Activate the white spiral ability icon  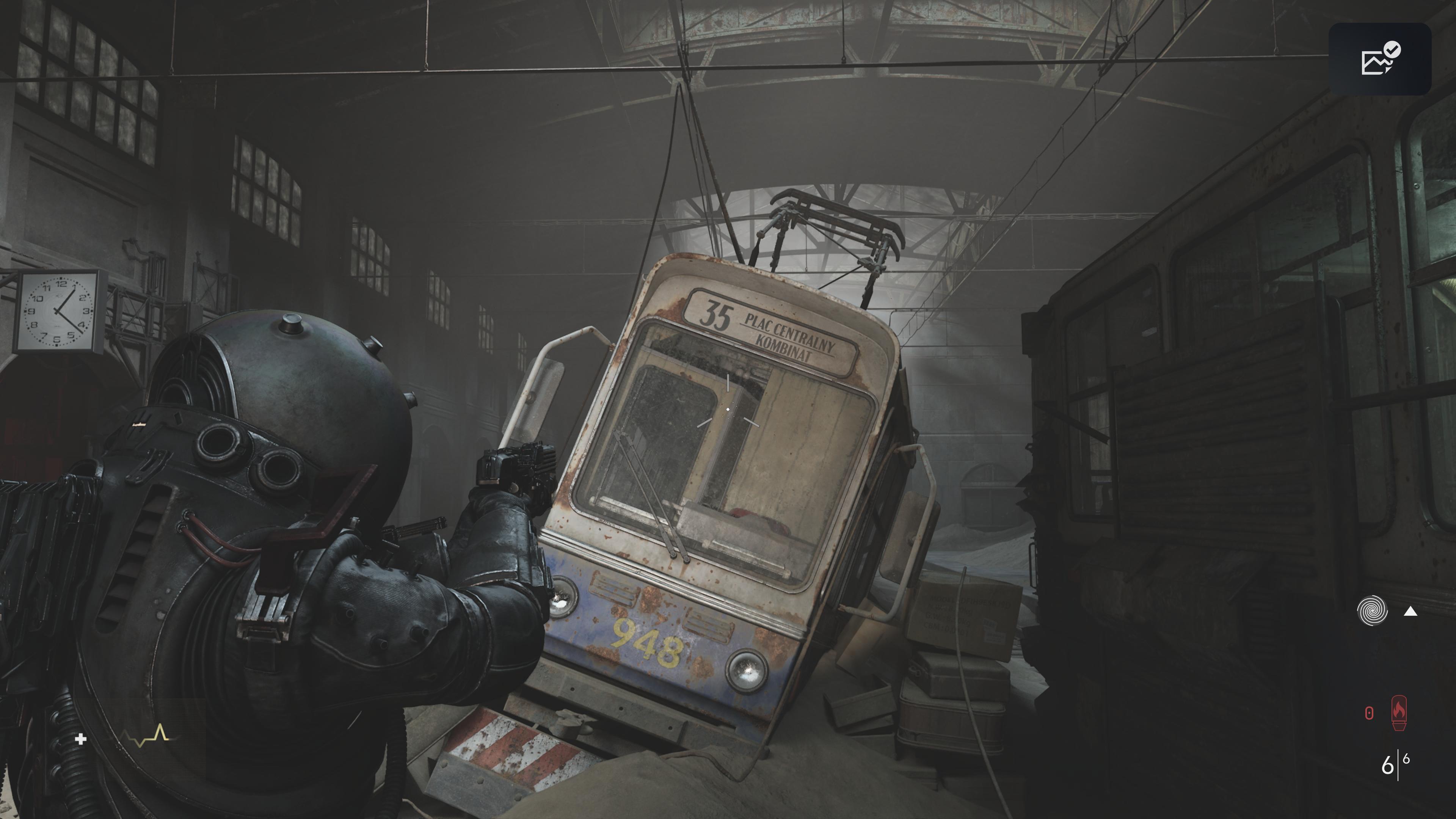[1372, 611]
